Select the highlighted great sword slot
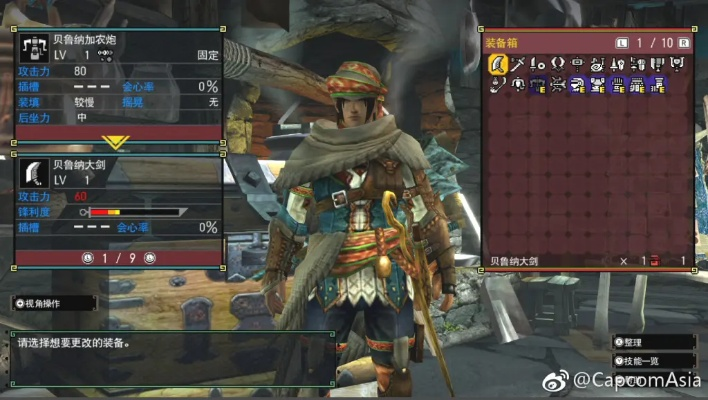 pyautogui.click(x=497, y=66)
